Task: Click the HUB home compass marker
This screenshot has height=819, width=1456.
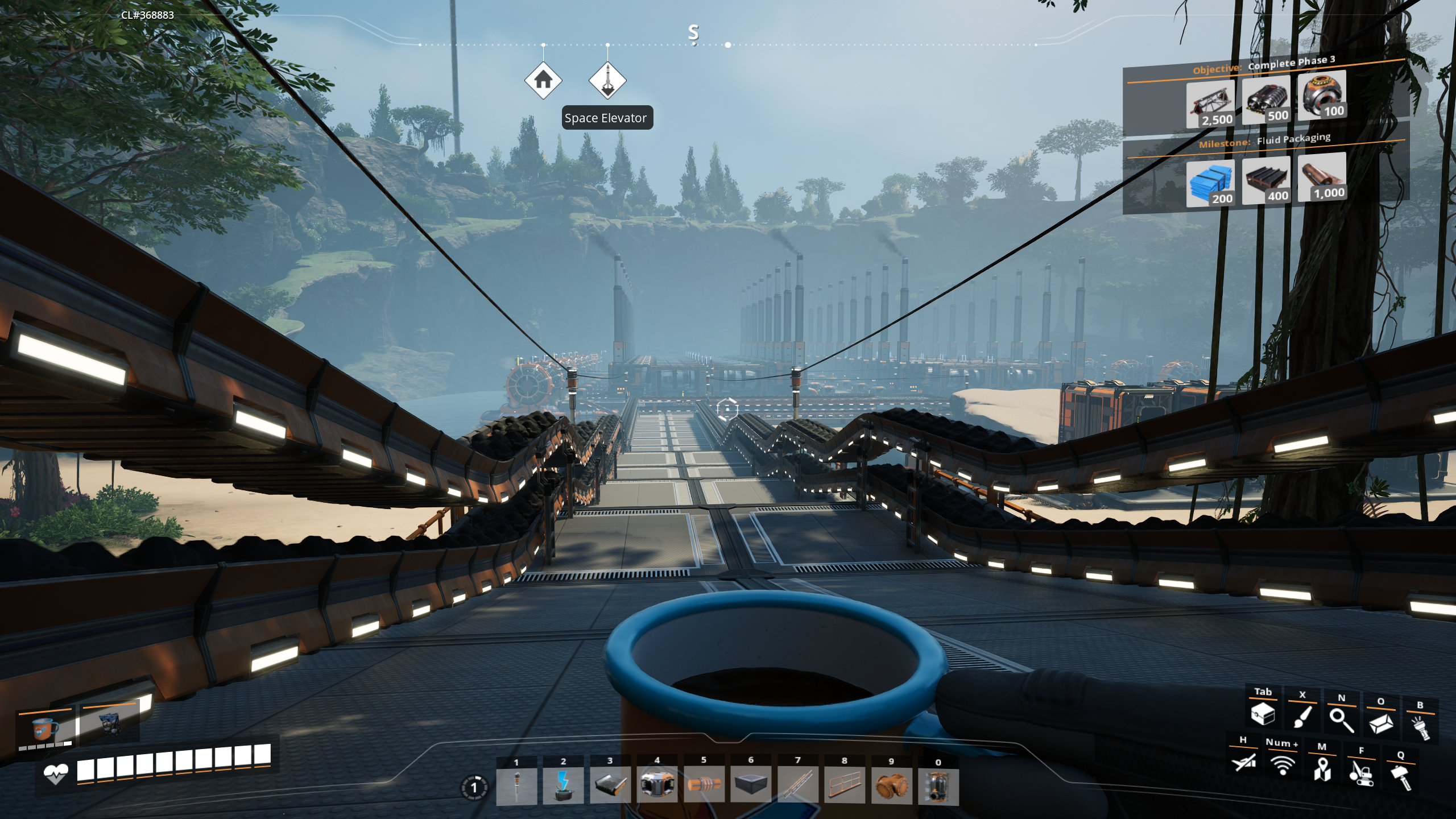Action: tap(544, 80)
